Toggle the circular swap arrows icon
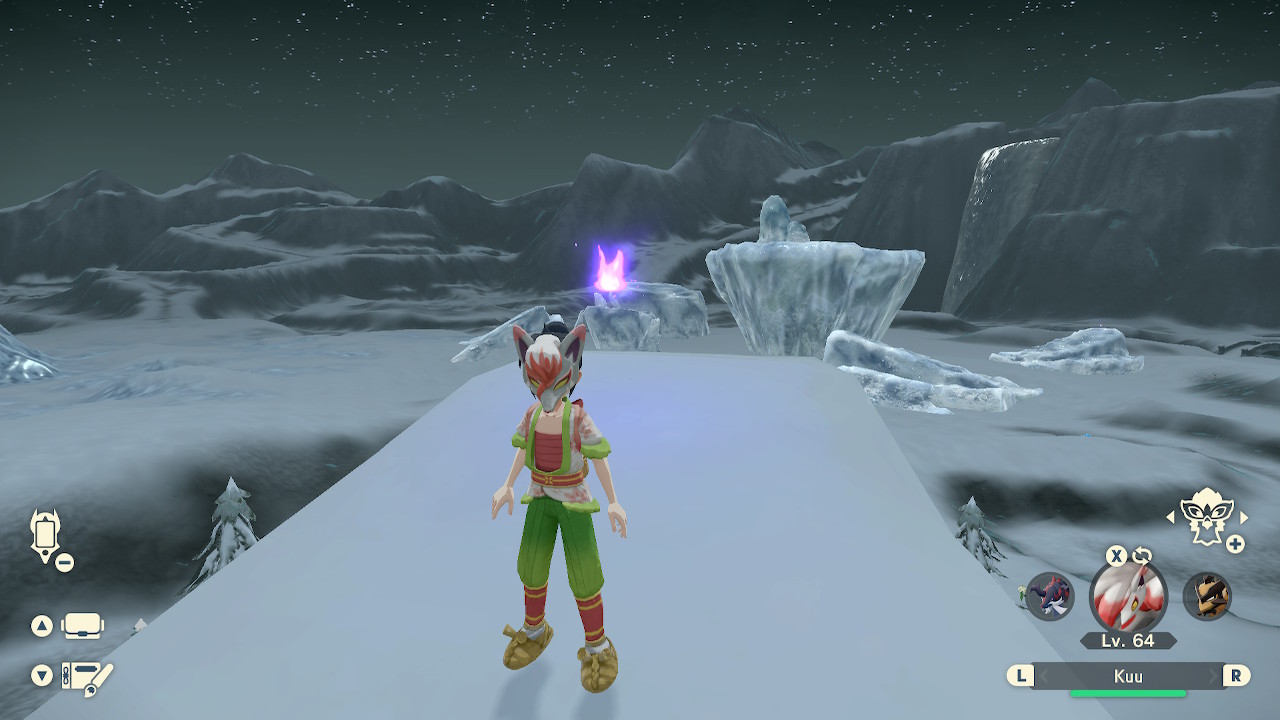 [x=1142, y=556]
